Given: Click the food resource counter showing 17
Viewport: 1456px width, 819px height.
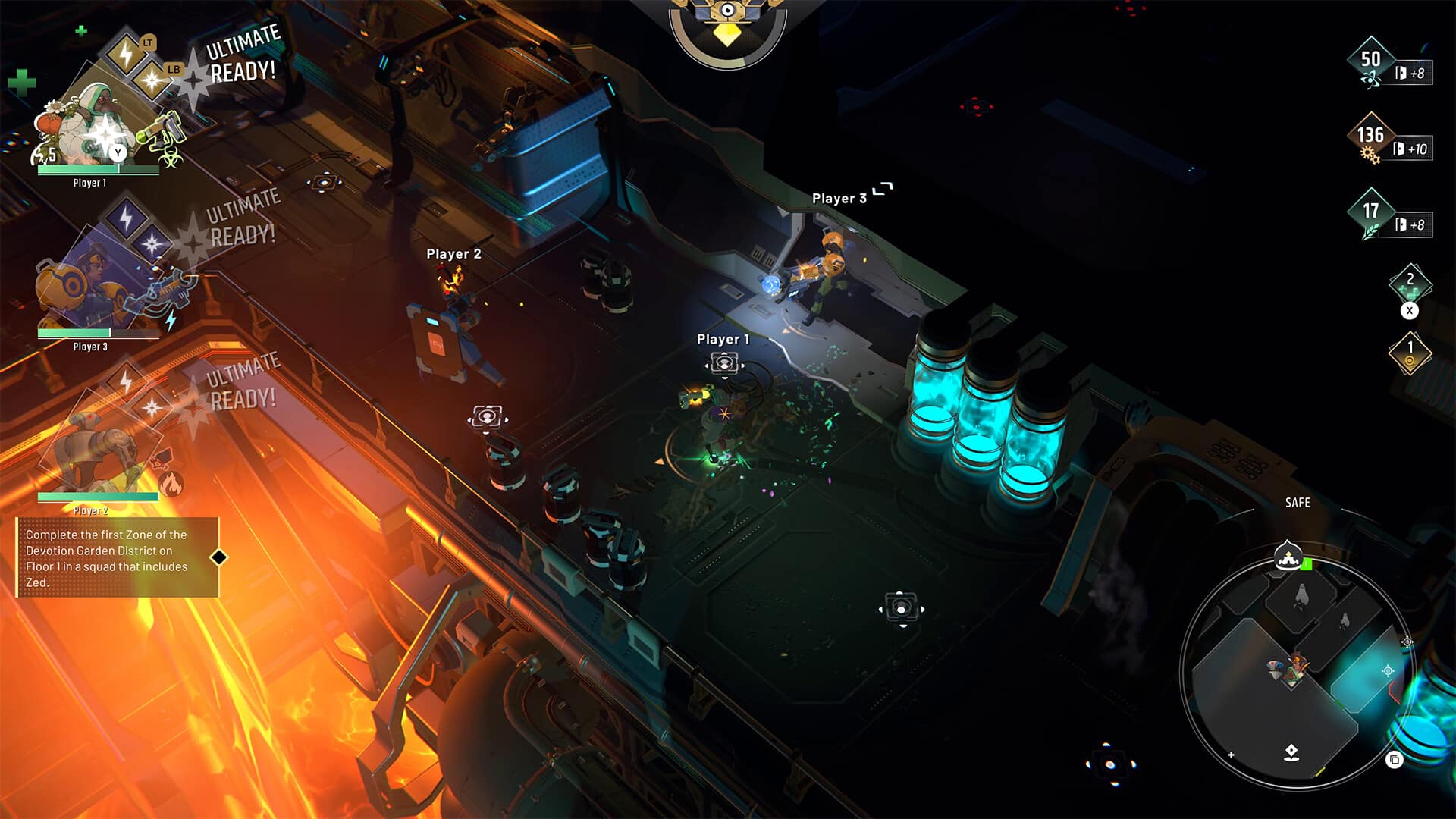Looking at the screenshot, I should (1371, 213).
